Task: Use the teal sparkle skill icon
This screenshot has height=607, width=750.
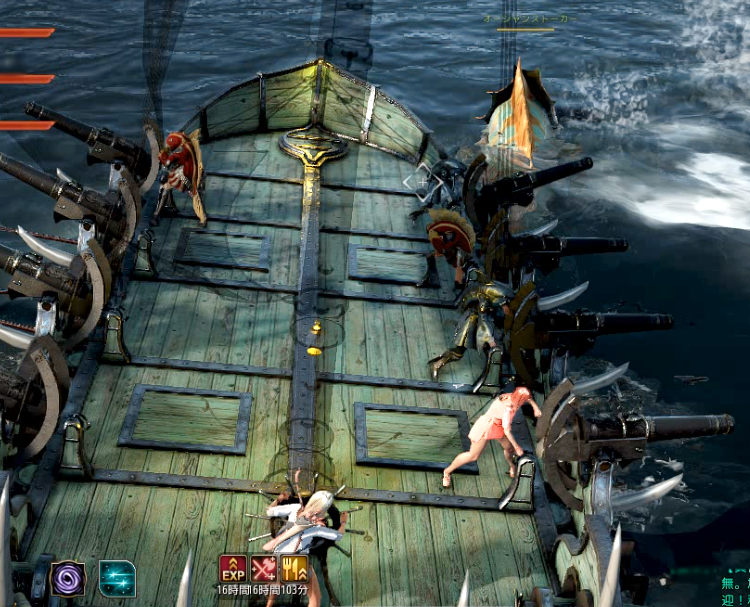Action: (117, 578)
